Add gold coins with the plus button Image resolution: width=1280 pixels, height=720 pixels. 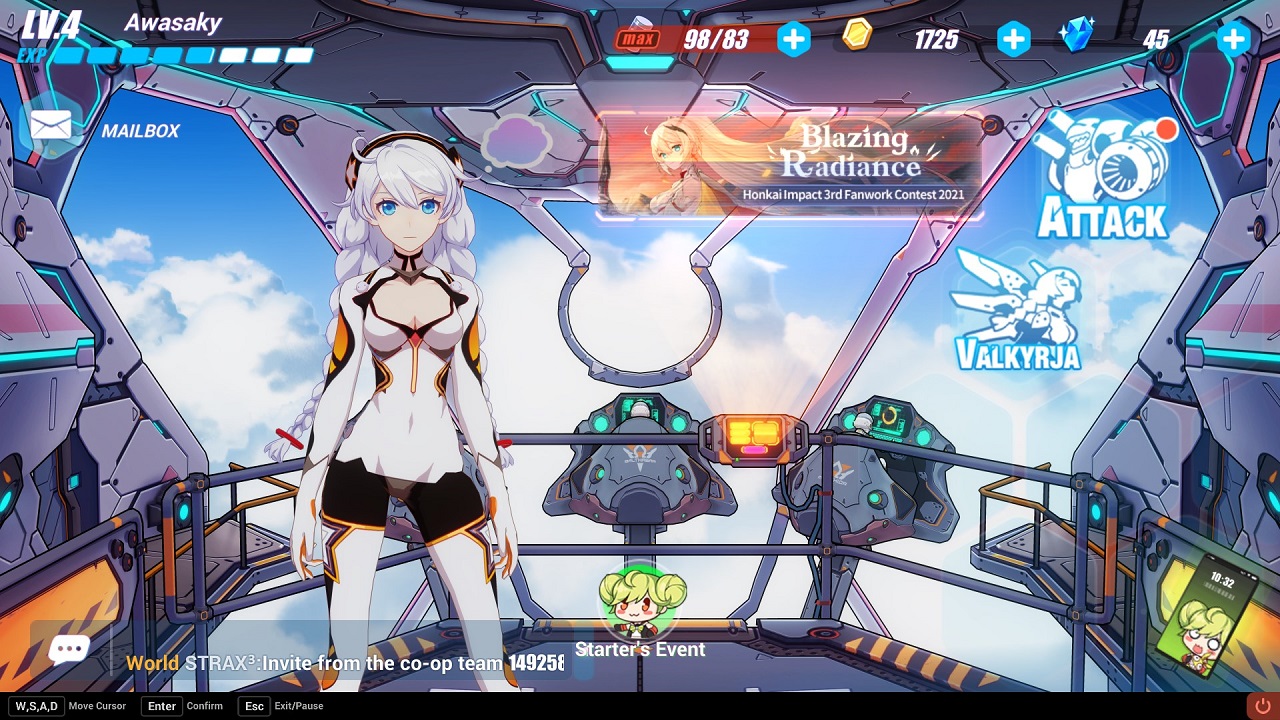click(1013, 39)
